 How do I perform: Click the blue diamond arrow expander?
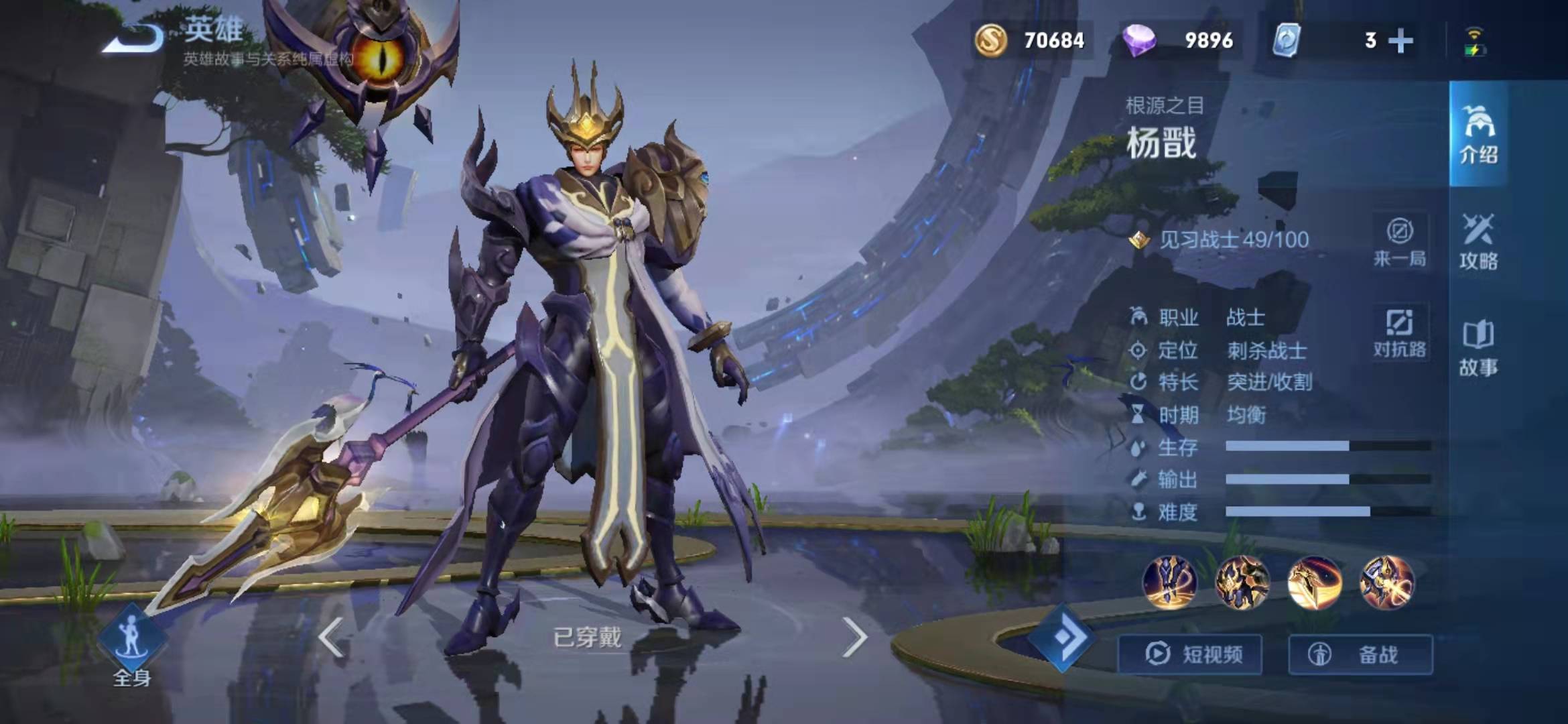click(x=1063, y=638)
